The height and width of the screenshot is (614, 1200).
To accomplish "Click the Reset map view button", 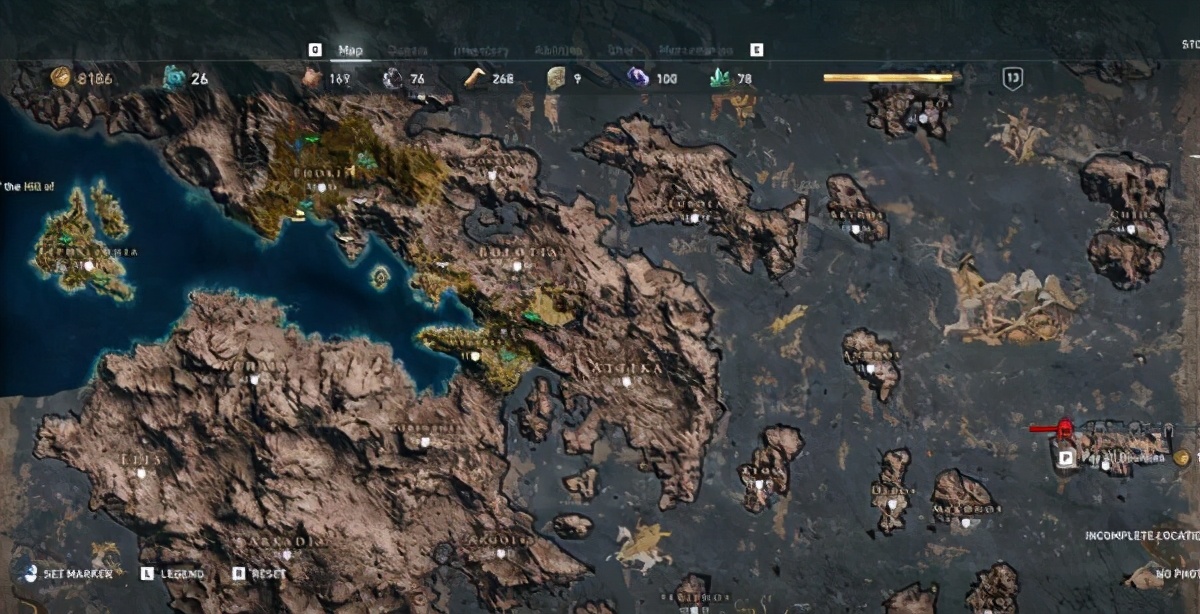I will pyautogui.click(x=262, y=574).
